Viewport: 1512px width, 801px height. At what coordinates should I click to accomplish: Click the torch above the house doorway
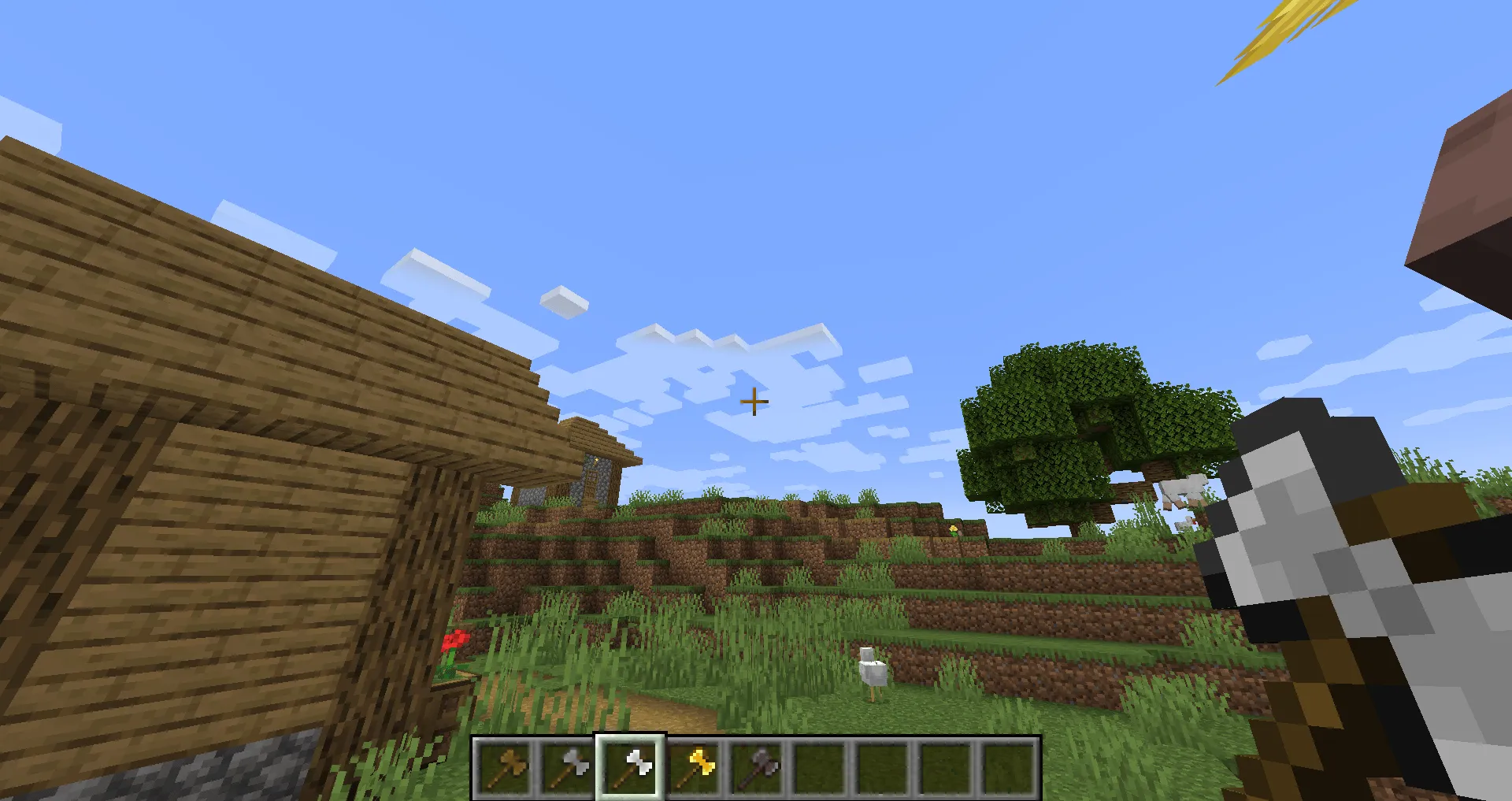pos(595,462)
